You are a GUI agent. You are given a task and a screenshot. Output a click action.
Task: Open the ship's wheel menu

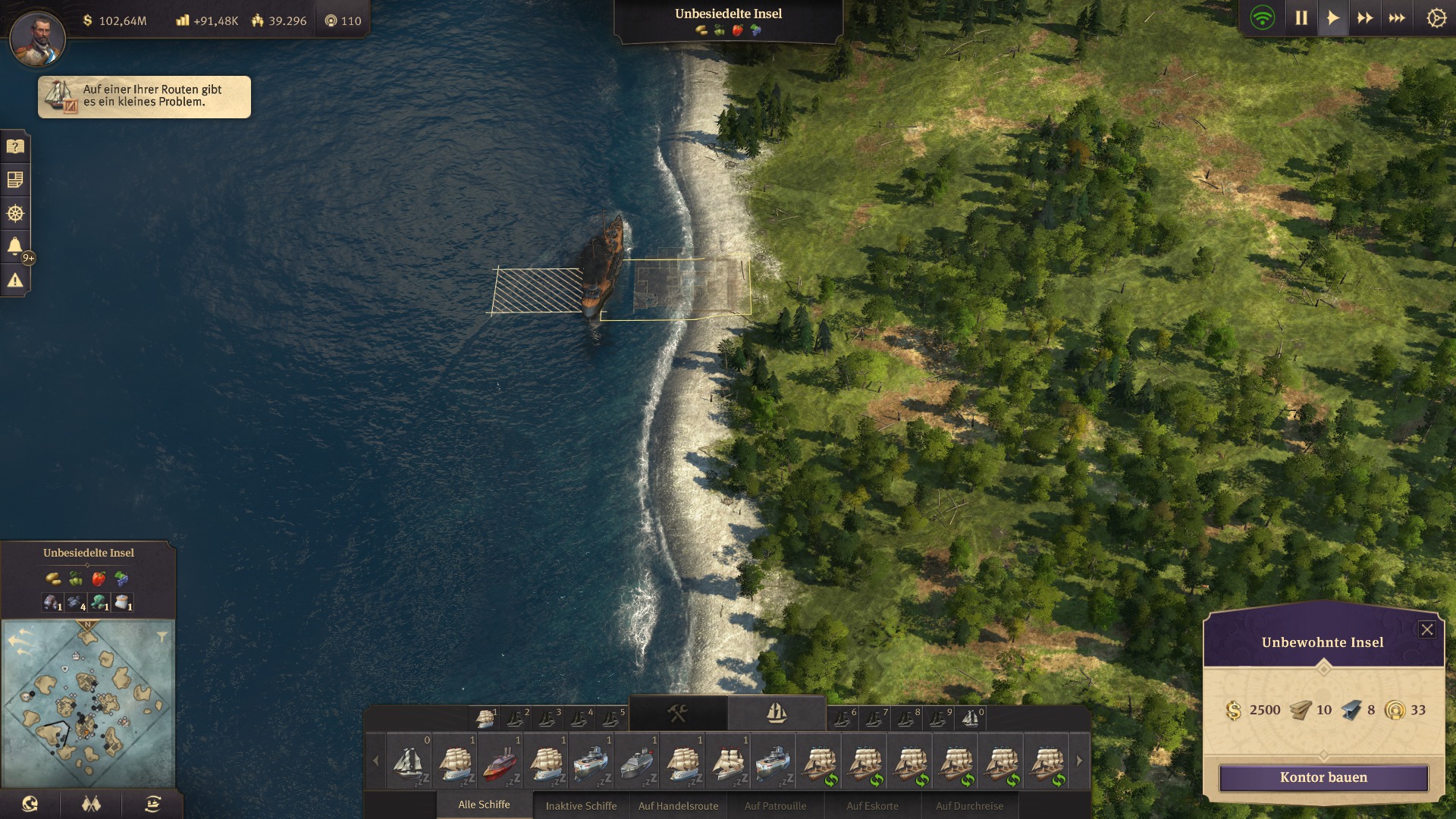[x=15, y=213]
